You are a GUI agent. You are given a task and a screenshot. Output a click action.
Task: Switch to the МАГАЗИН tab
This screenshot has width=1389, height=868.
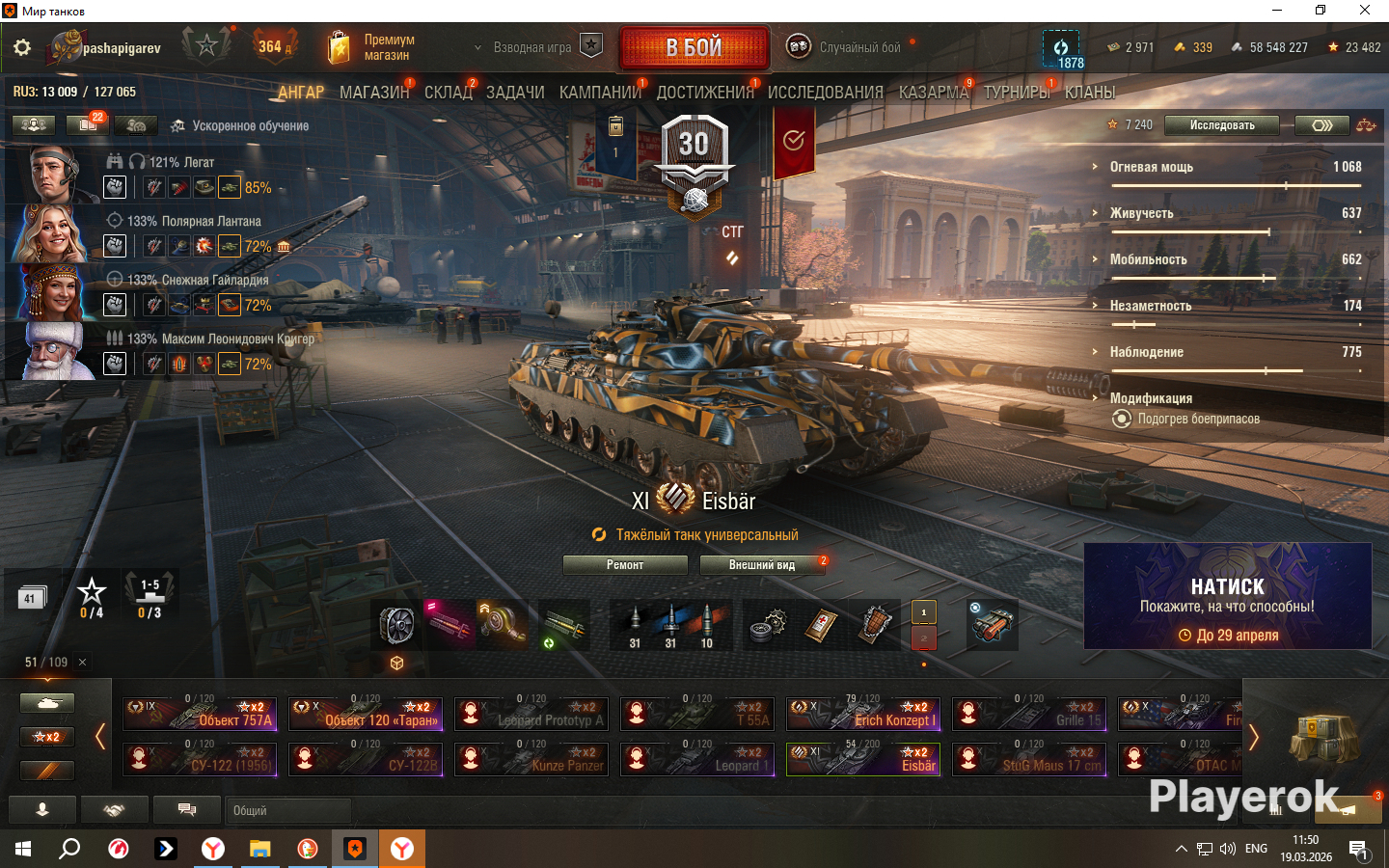pyautogui.click(x=373, y=93)
